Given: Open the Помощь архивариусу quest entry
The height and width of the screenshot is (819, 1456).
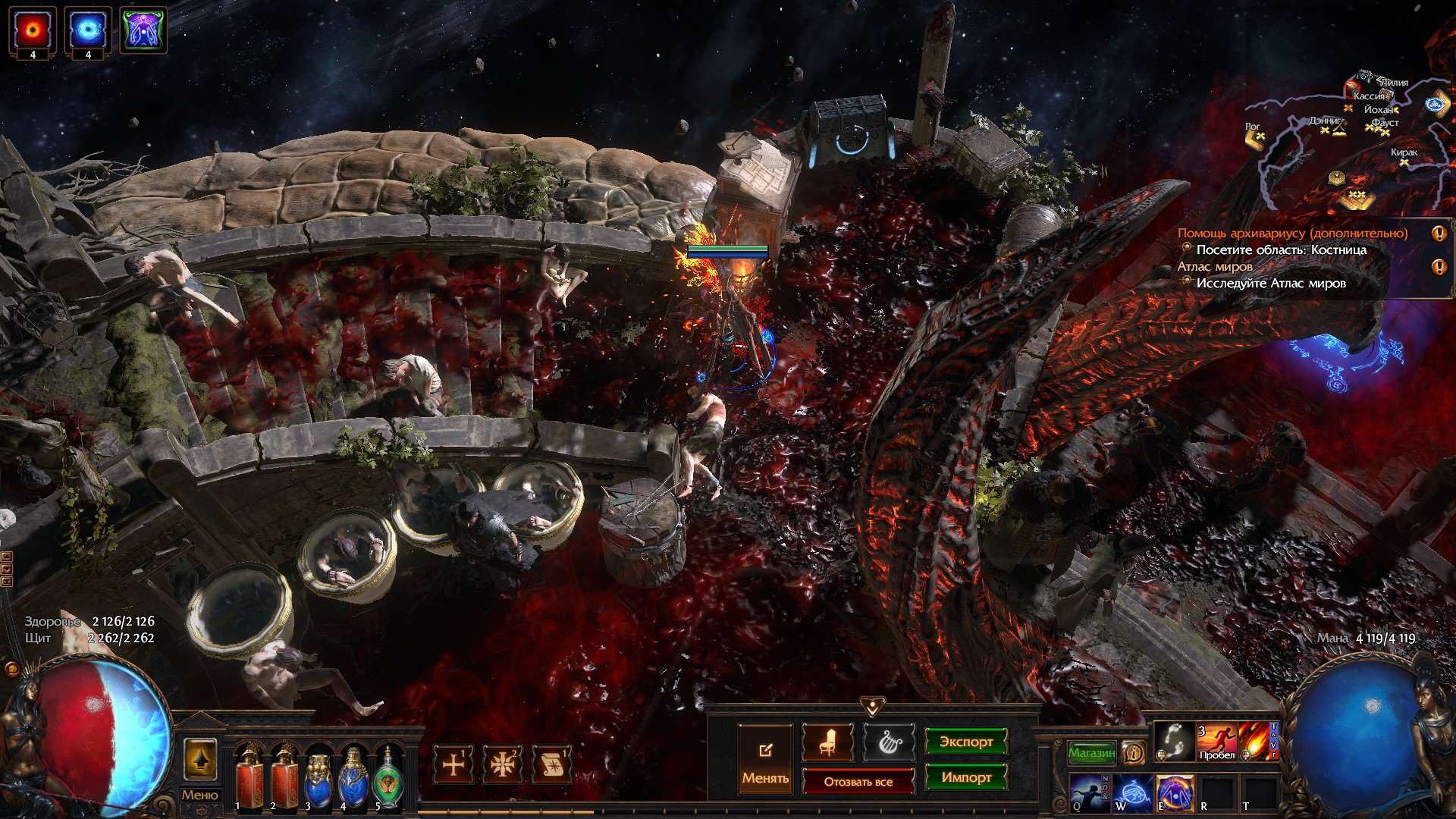Looking at the screenshot, I should pyautogui.click(x=1291, y=234).
